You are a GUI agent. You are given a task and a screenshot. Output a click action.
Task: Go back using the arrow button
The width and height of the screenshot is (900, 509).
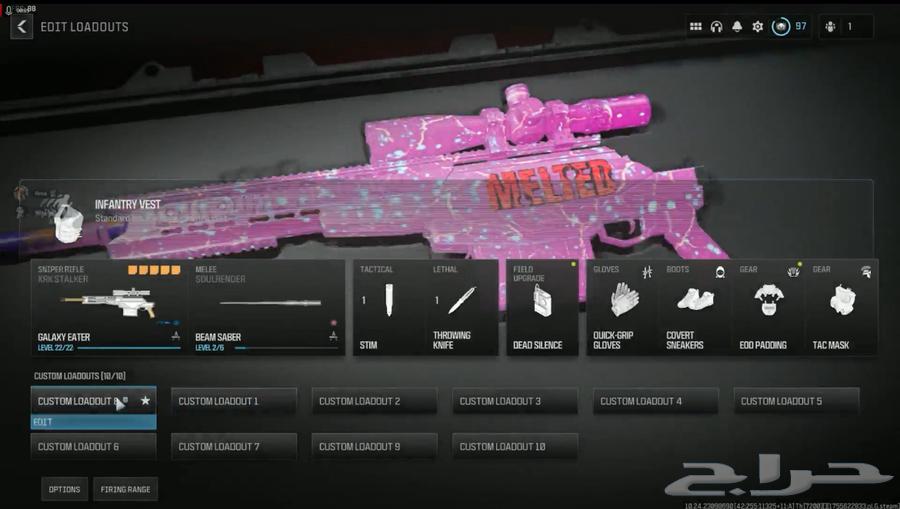coord(22,27)
